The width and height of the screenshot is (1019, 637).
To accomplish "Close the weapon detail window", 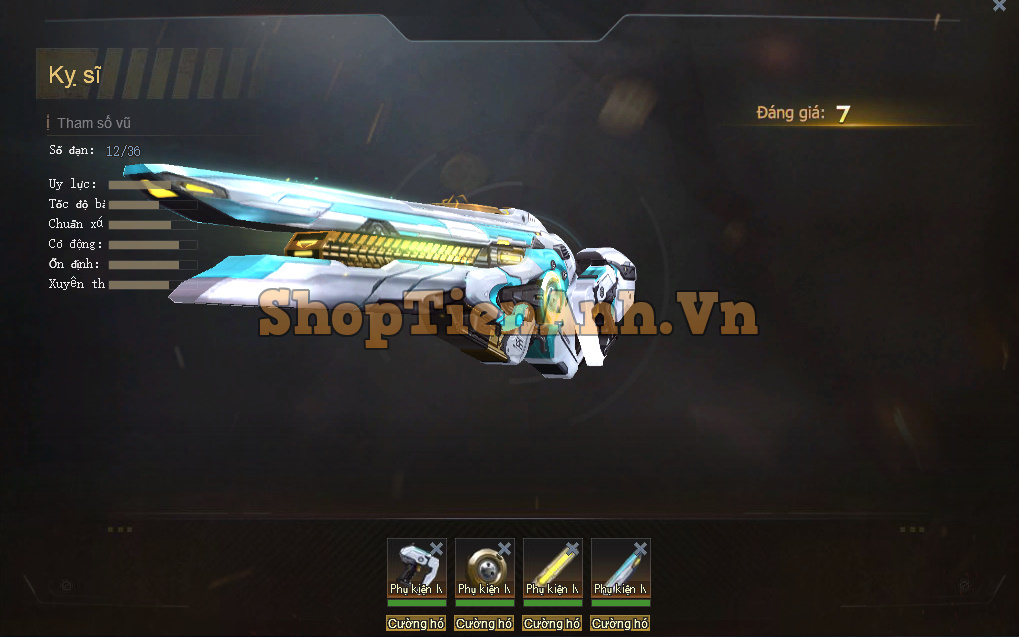I will [999, 6].
